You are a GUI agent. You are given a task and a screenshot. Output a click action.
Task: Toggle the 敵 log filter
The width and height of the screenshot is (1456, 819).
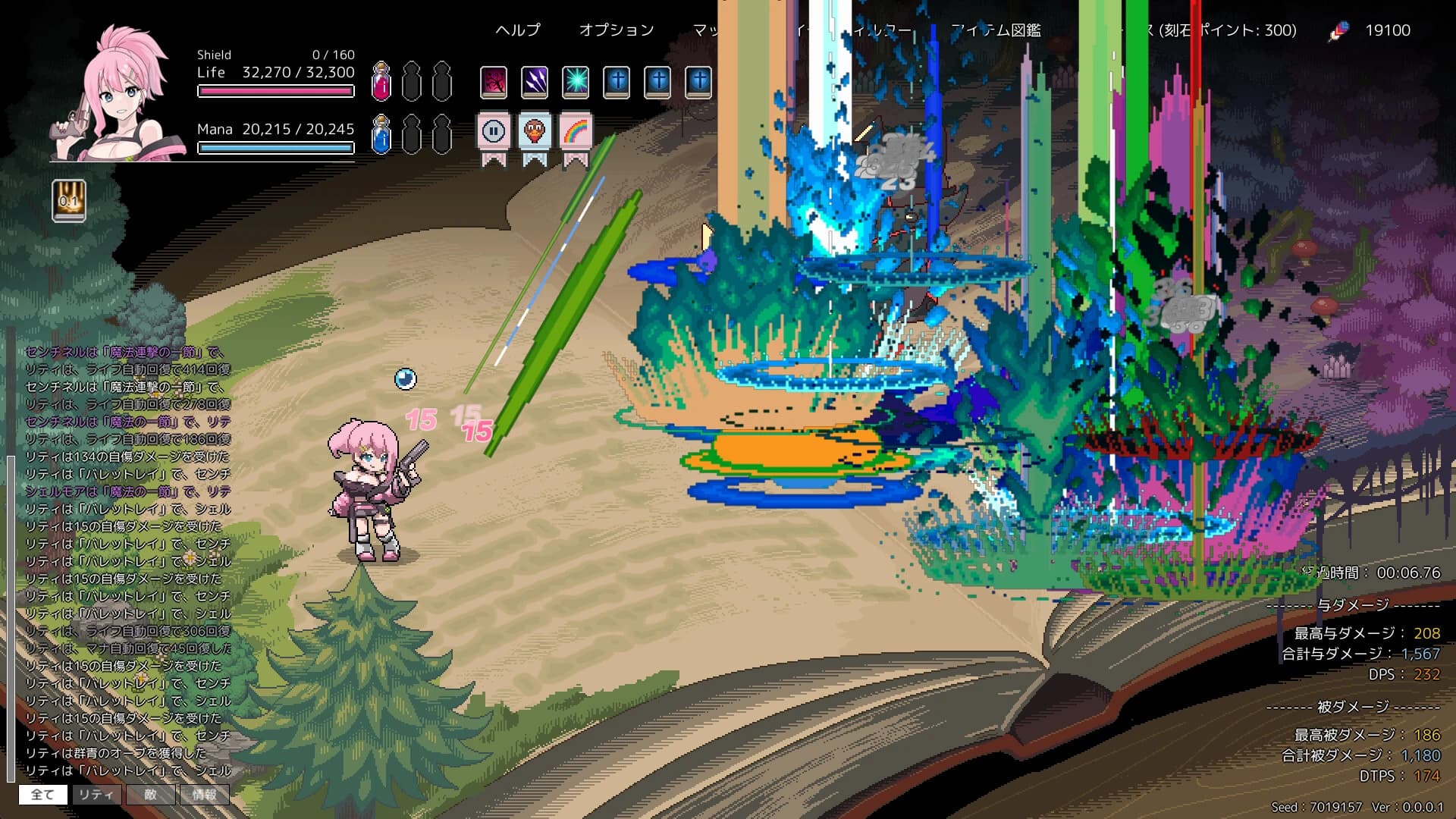(152, 794)
